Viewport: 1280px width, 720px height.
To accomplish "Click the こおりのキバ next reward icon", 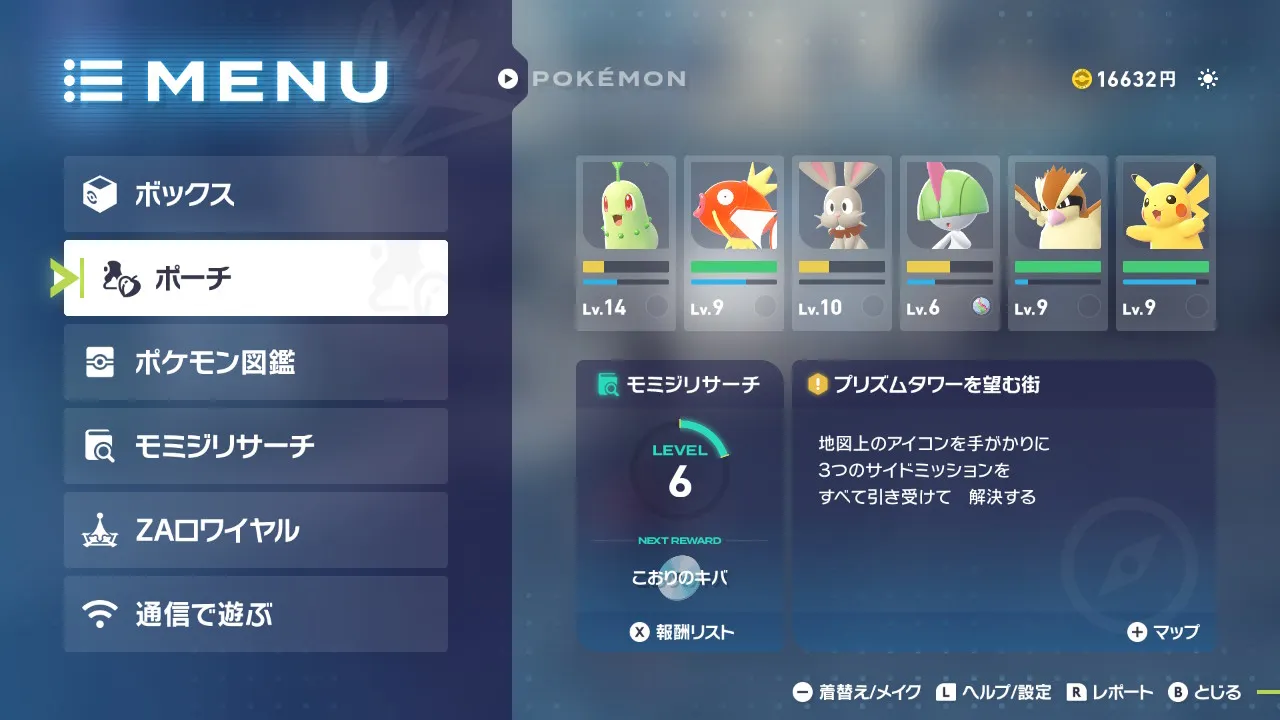I will (x=679, y=578).
